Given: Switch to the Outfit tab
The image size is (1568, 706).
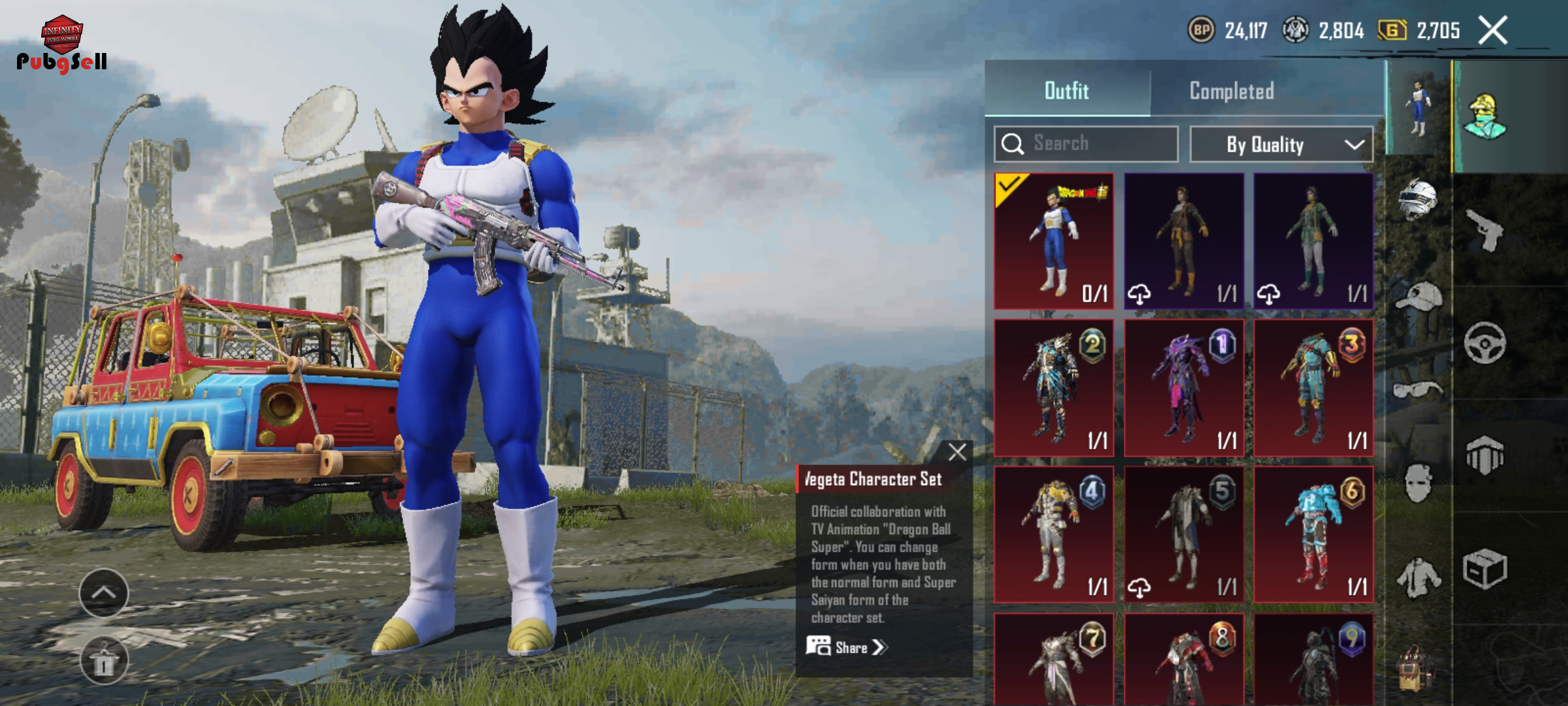Looking at the screenshot, I should pos(1067,90).
